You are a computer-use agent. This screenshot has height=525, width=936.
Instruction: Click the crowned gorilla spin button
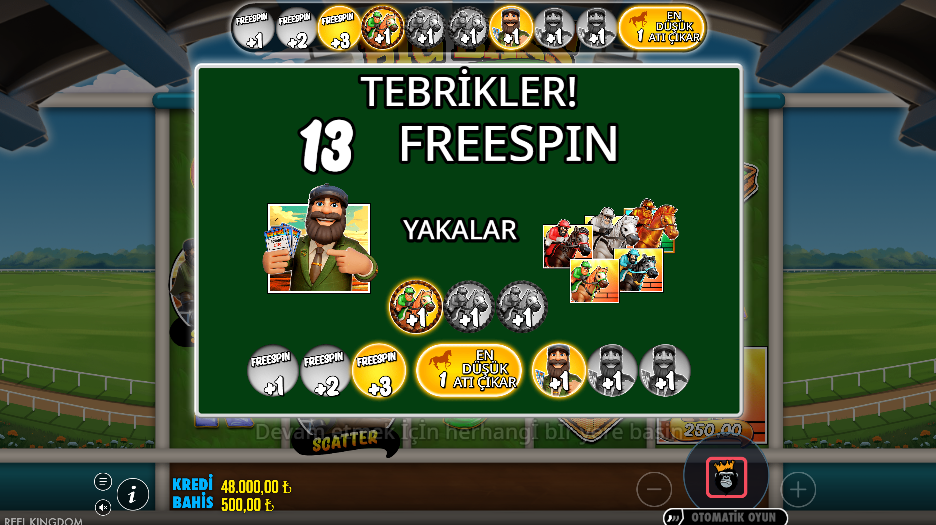[x=726, y=477]
